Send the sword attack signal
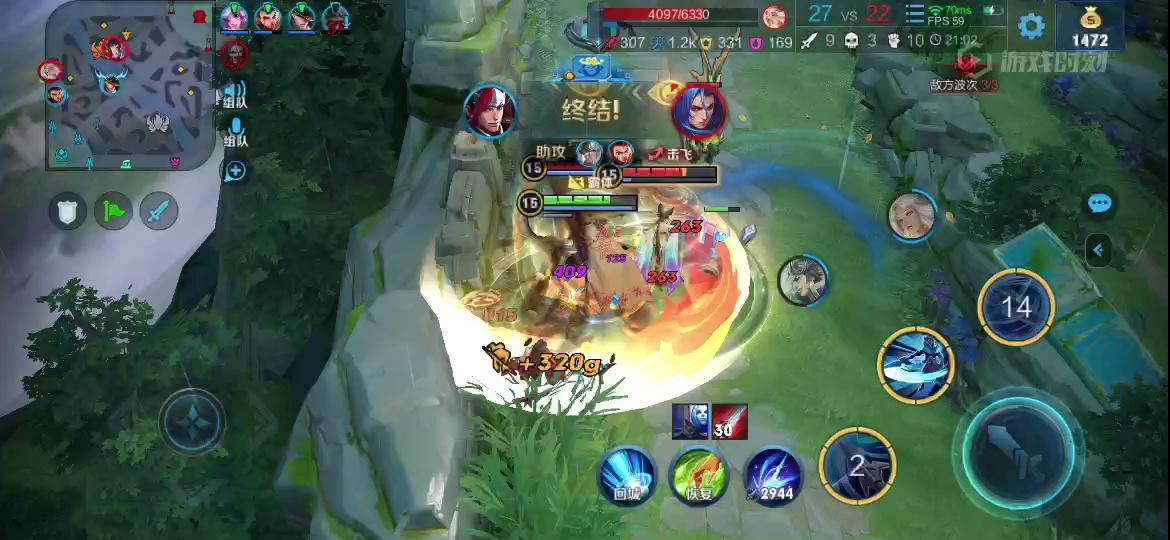The width and height of the screenshot is (1170, 540). pyautogui.click(x=159, y=210)
